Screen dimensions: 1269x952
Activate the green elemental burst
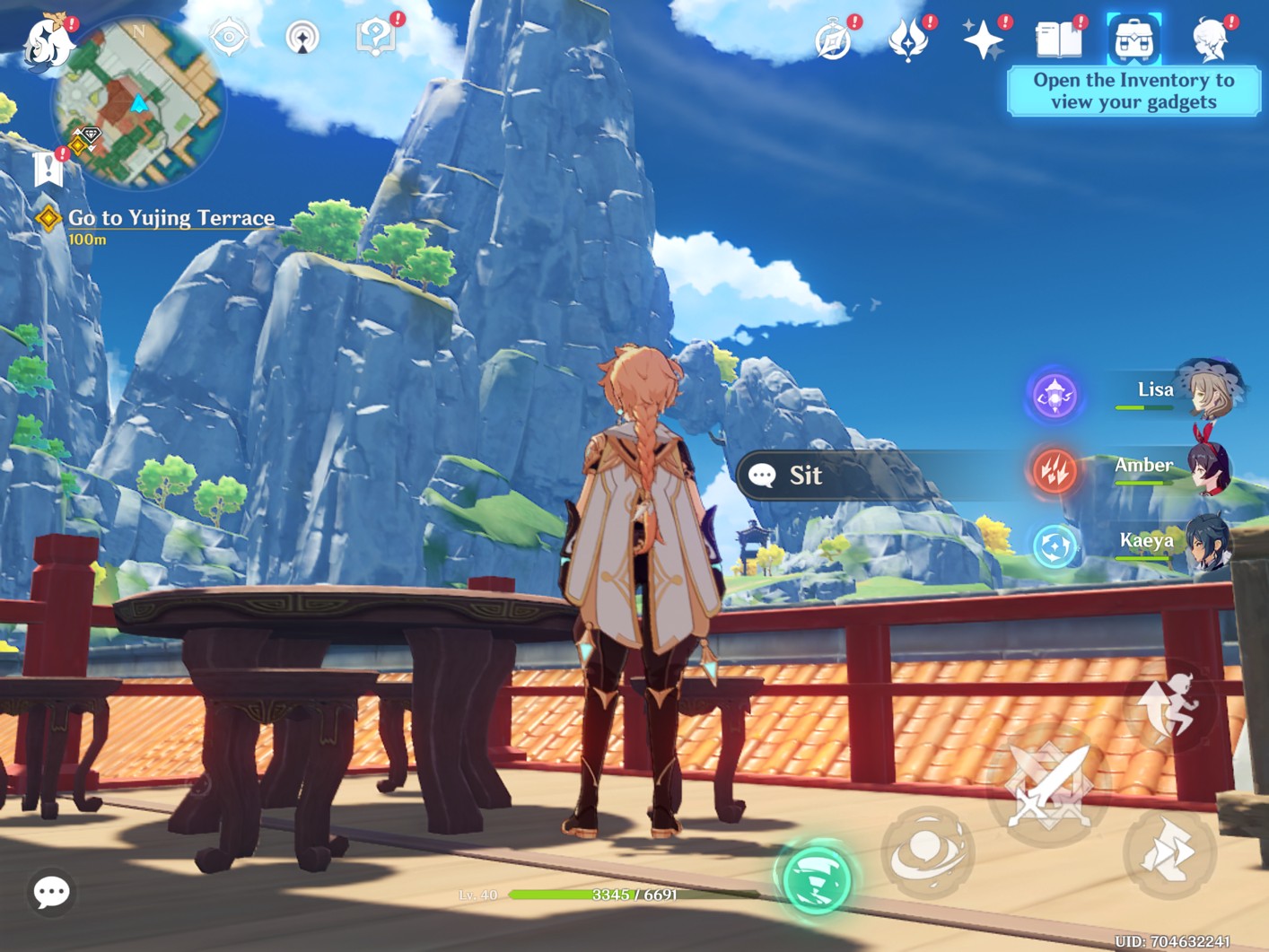pos(816,879)
